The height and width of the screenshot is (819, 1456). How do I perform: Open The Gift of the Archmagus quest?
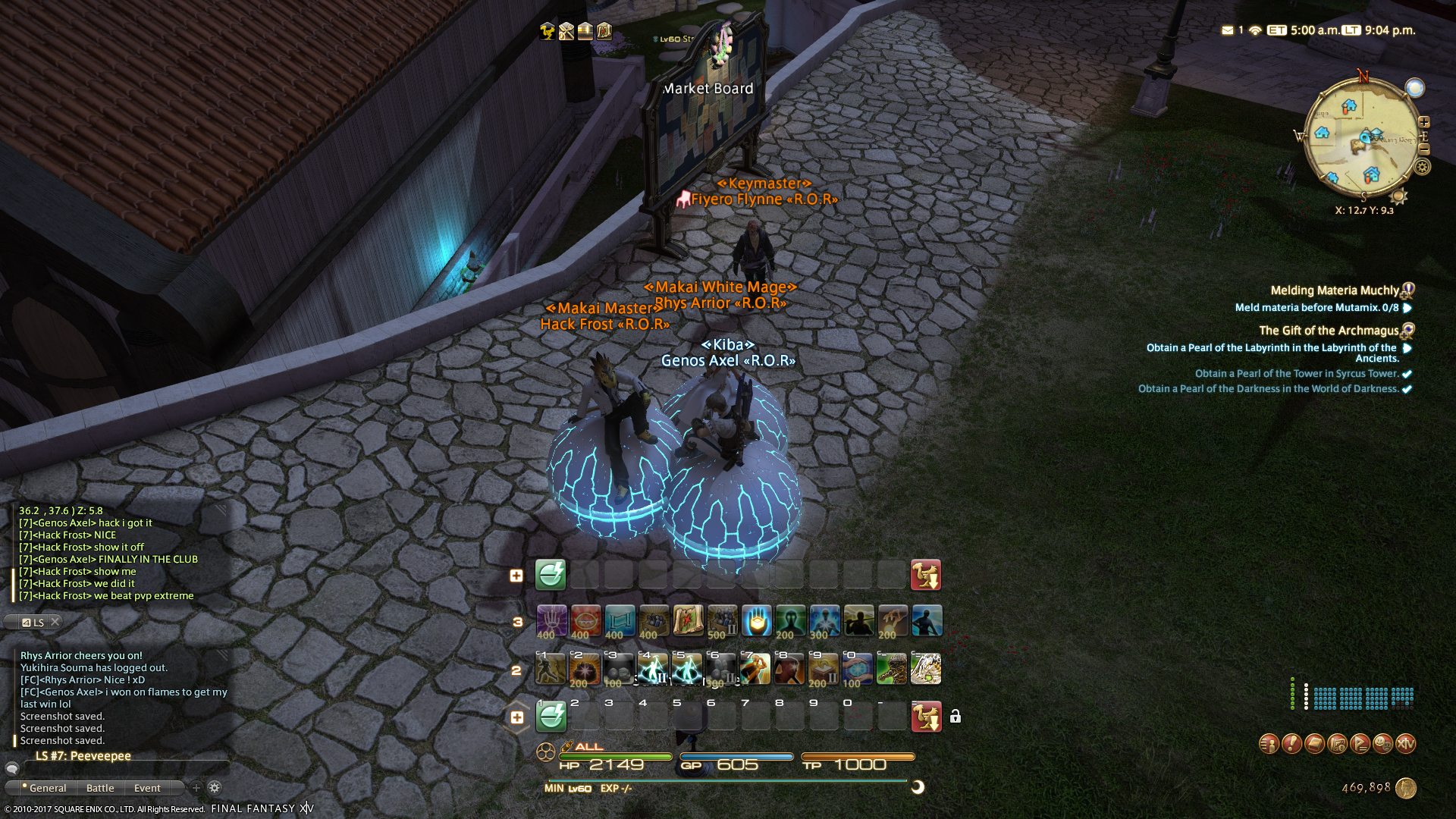tap(1329, 331)
